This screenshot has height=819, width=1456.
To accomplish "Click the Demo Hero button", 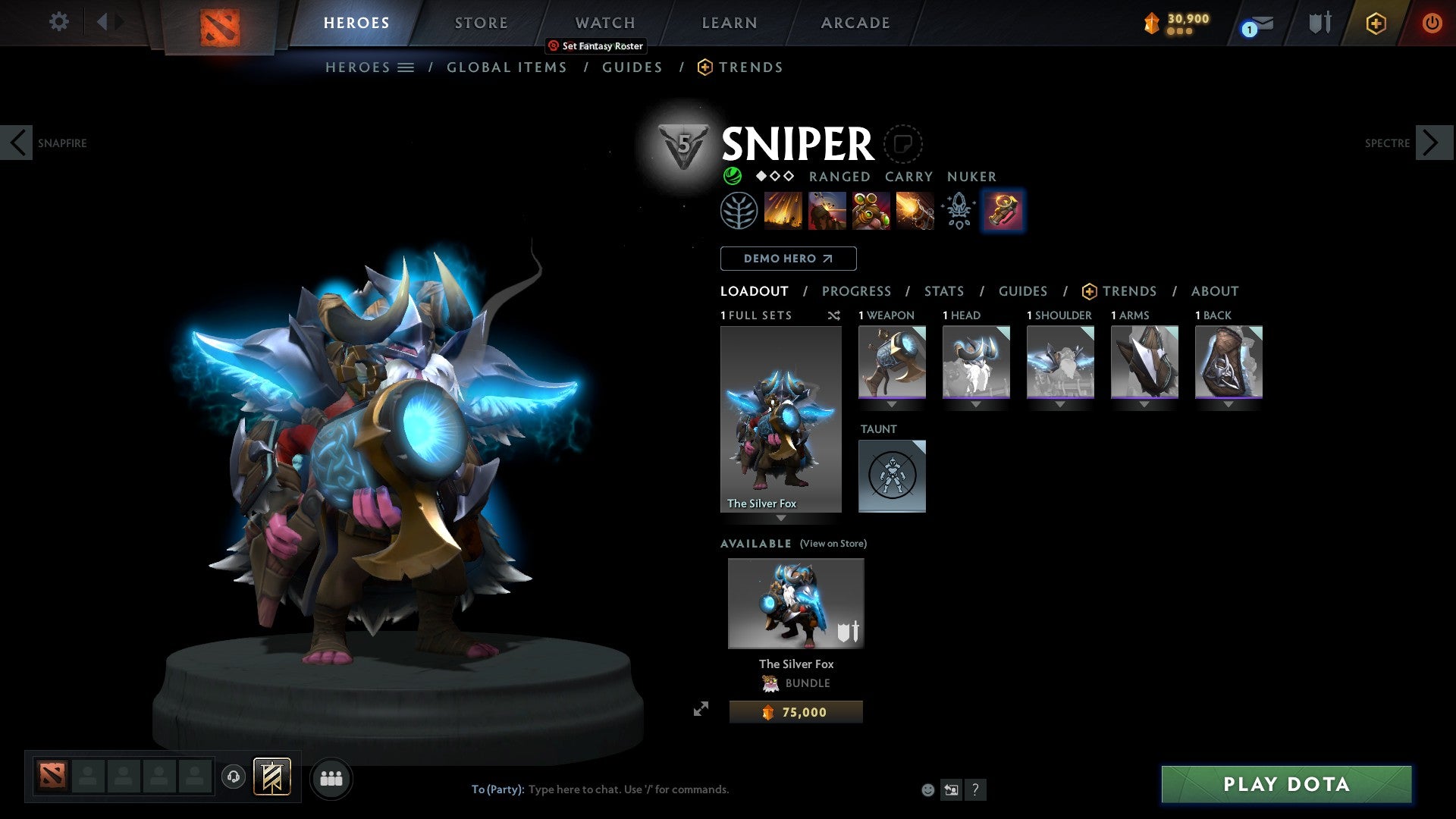I will pyautogui.click(x=787, y=258).
